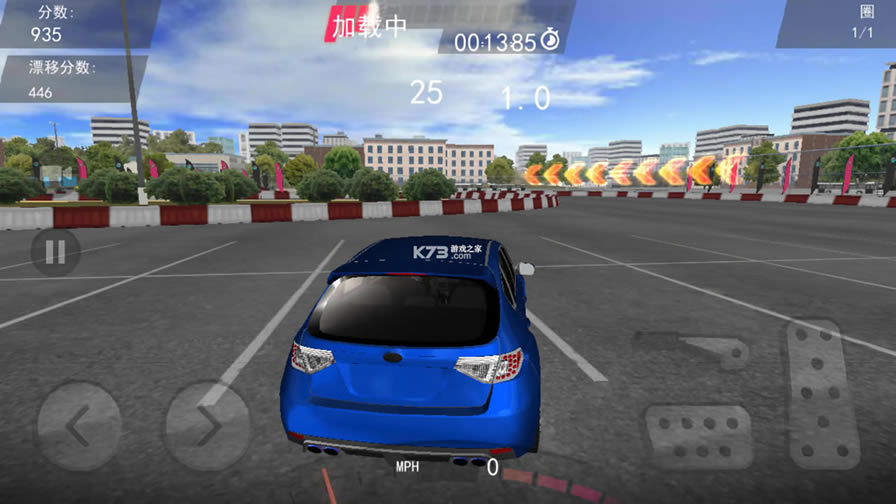Tap the brake pedal
The width and height of the screenshot is (896, 504).
(x=698, y=436)
